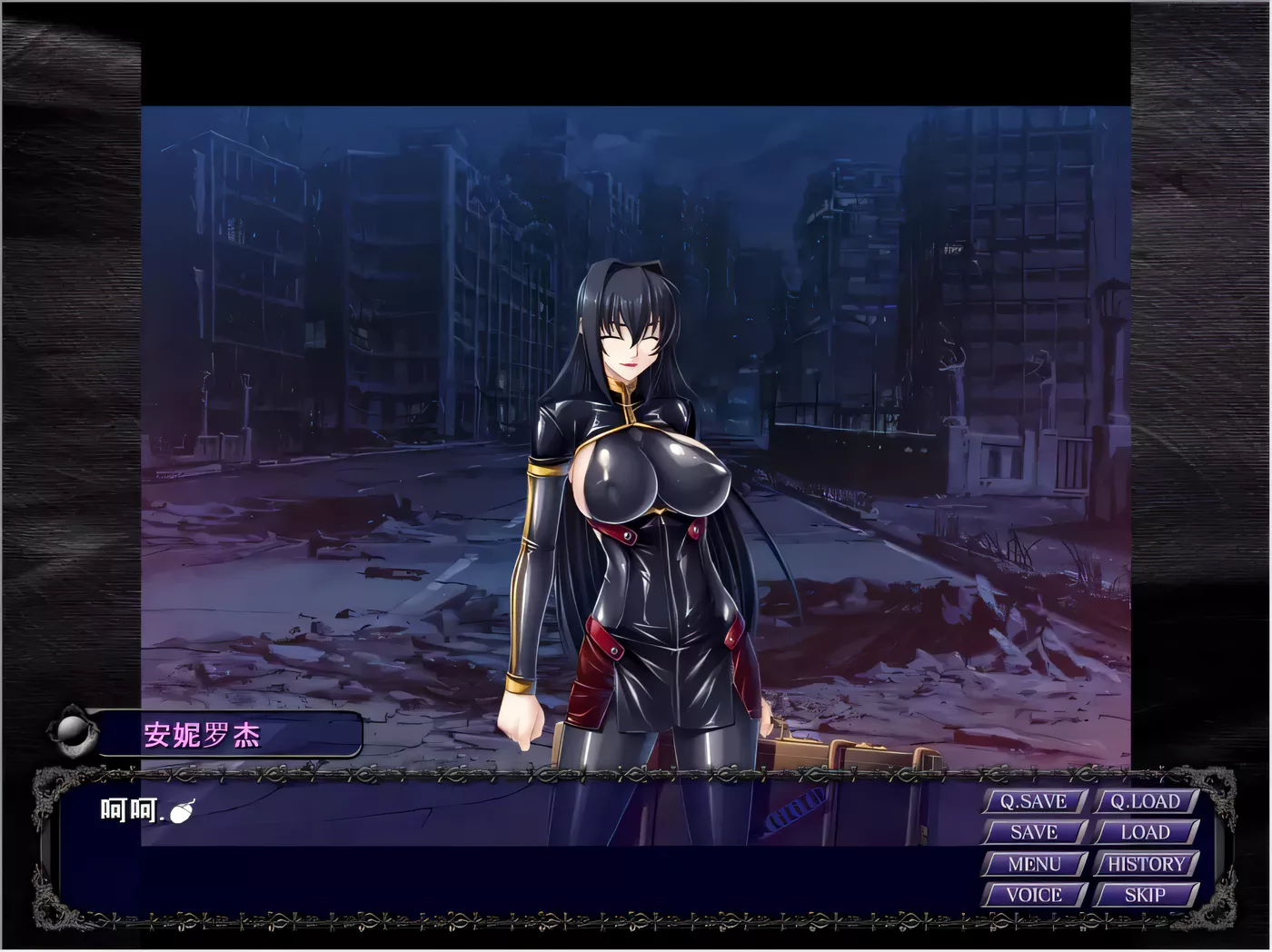The height and width of the screenshot is (952, 1272).
Task: Open the in-game MENU
Action: pos(1032,864)
